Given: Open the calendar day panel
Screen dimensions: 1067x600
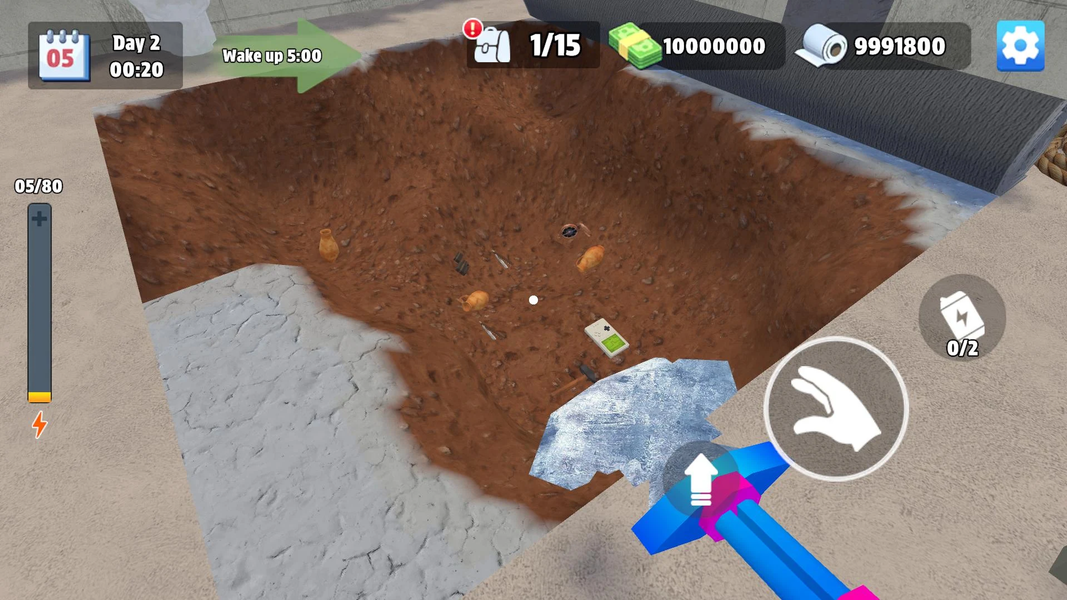Looking at the screenshot, I should coord(64,56).
